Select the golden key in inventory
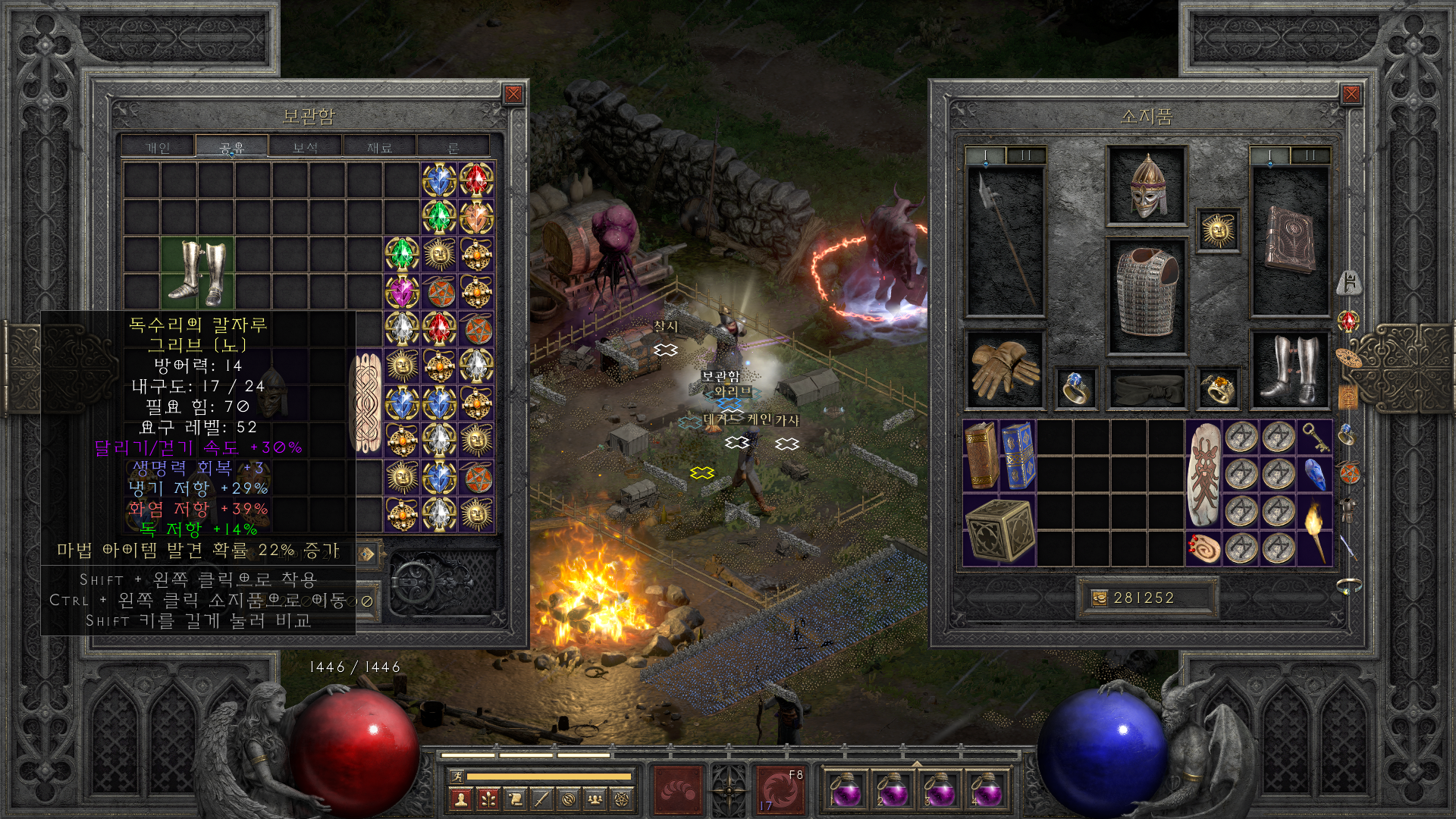Image resolution: width=1456 pixels, height=819 pixels. click(x=1315, y=438)
